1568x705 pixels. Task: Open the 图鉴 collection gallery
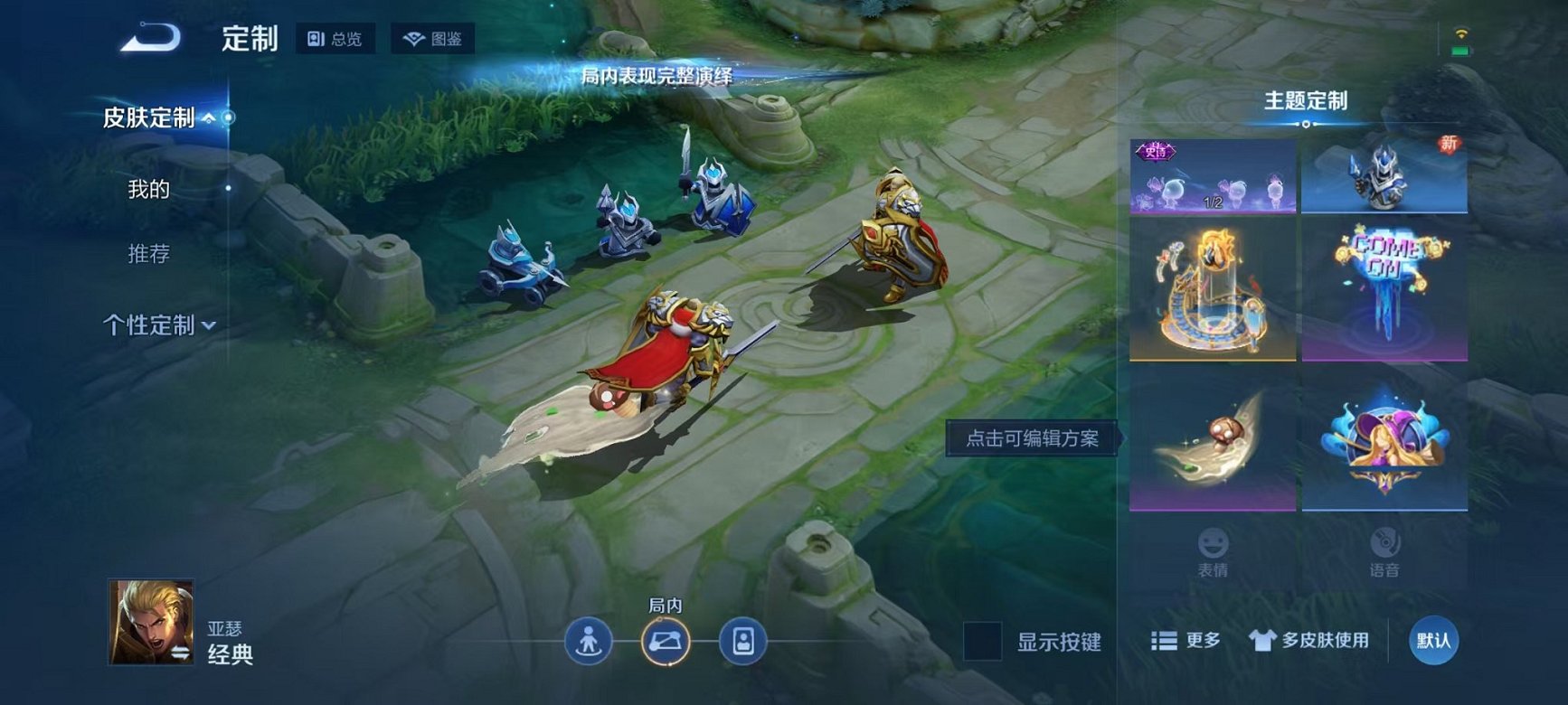click(431, 39)
